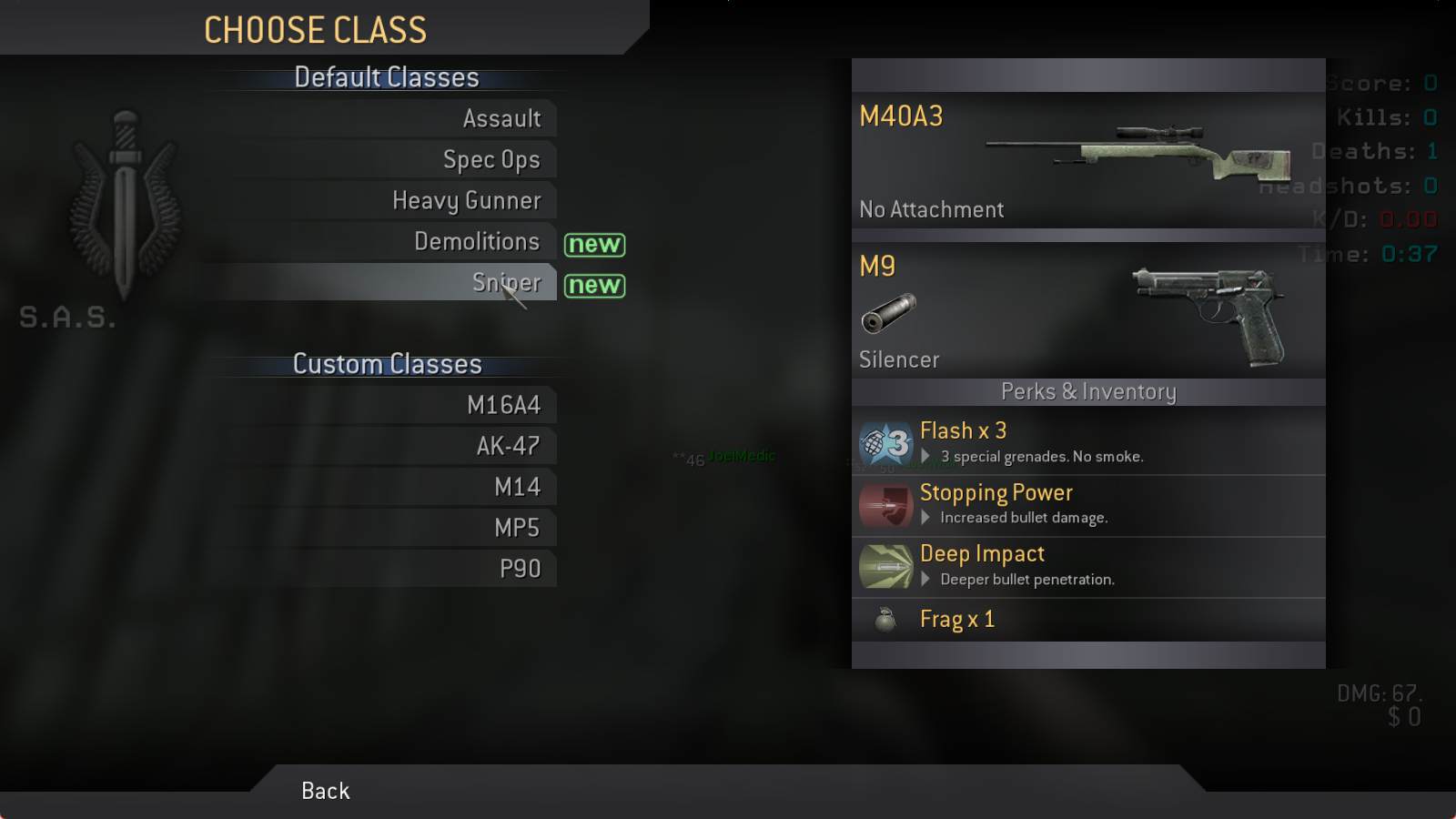Go Back to the previous menu
The height and width of the screenshot is (819, 1456).
tap(325, 791)
